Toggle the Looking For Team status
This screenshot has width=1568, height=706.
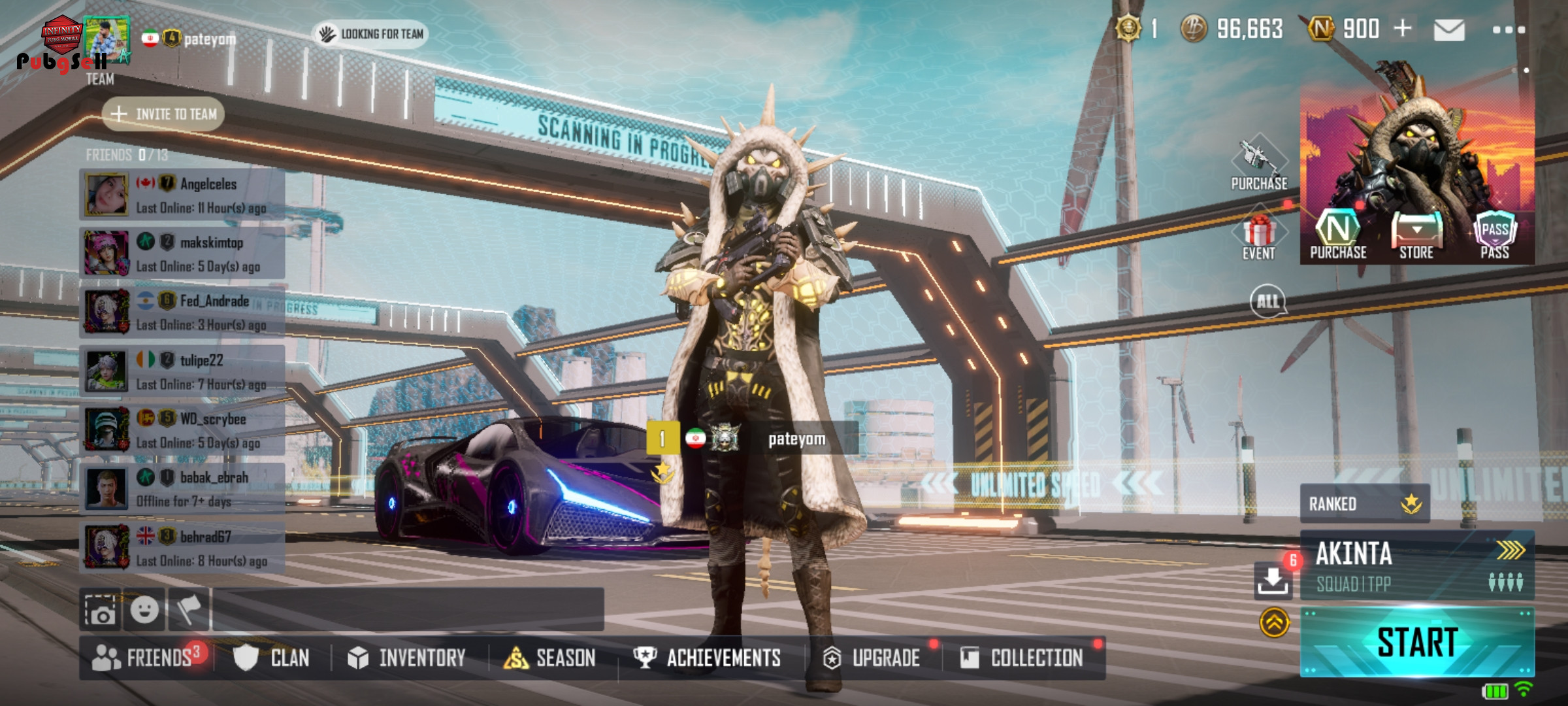[371, 34]
